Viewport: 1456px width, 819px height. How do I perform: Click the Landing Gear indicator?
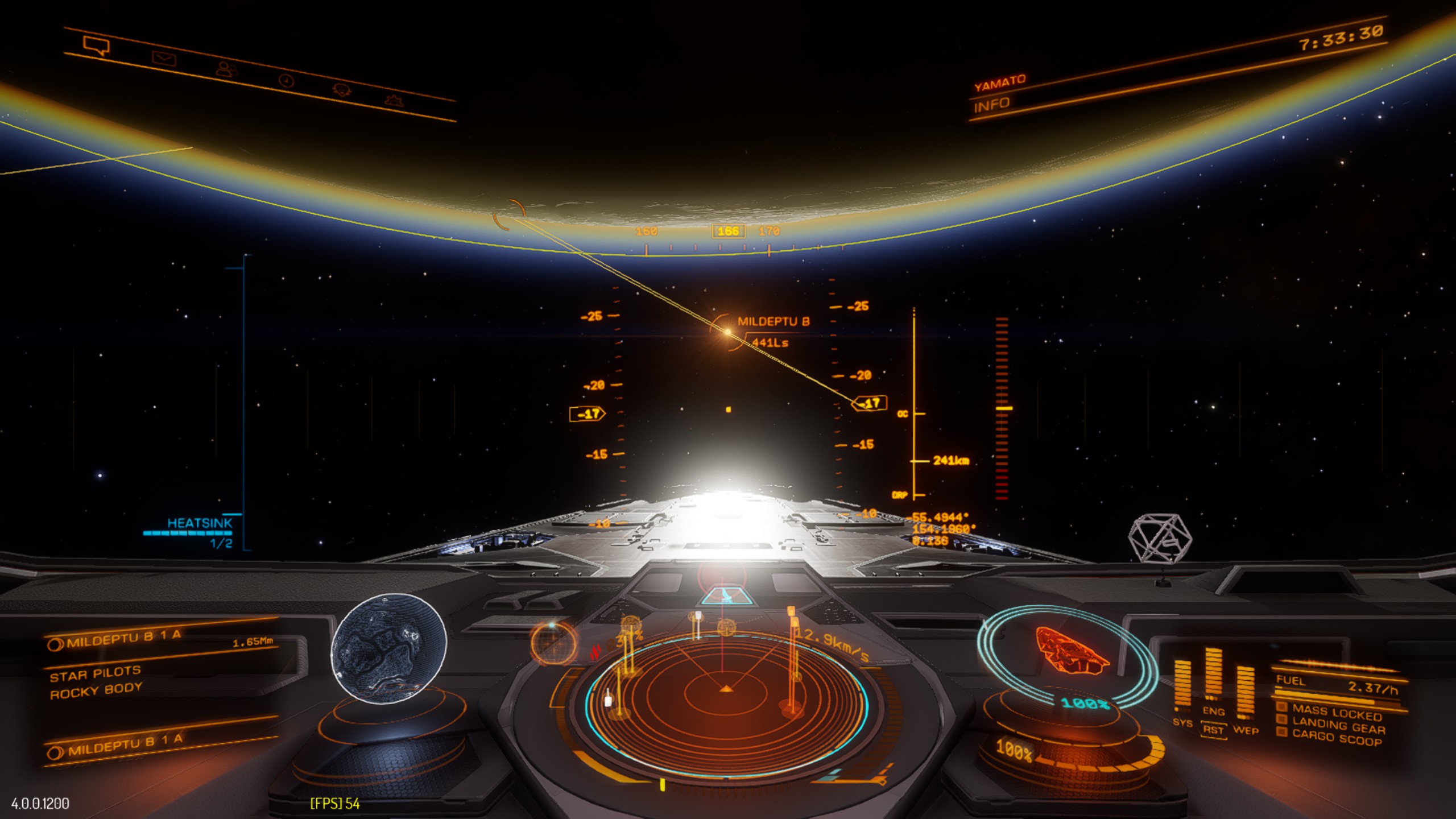[x=1338, y=725]
